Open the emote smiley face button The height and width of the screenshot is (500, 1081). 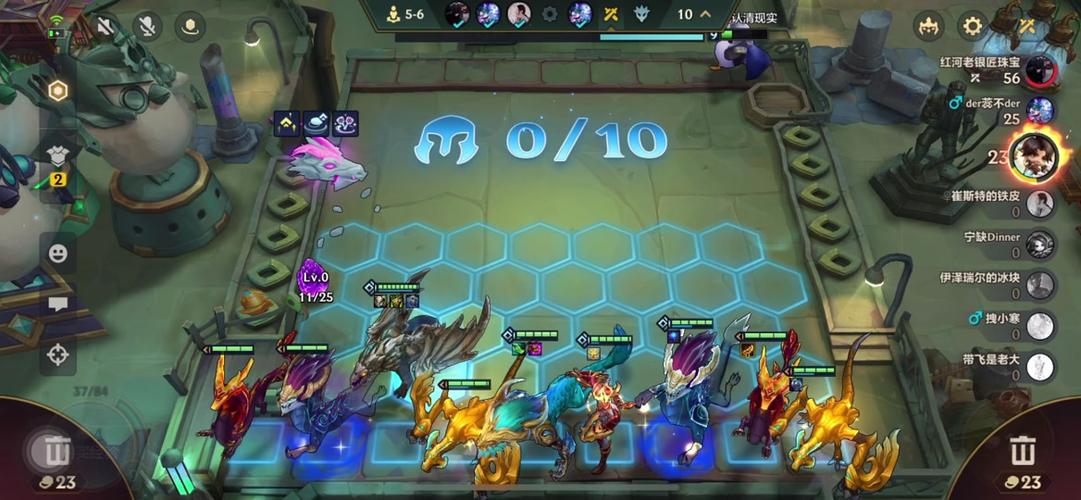click(x=58, y=253)
